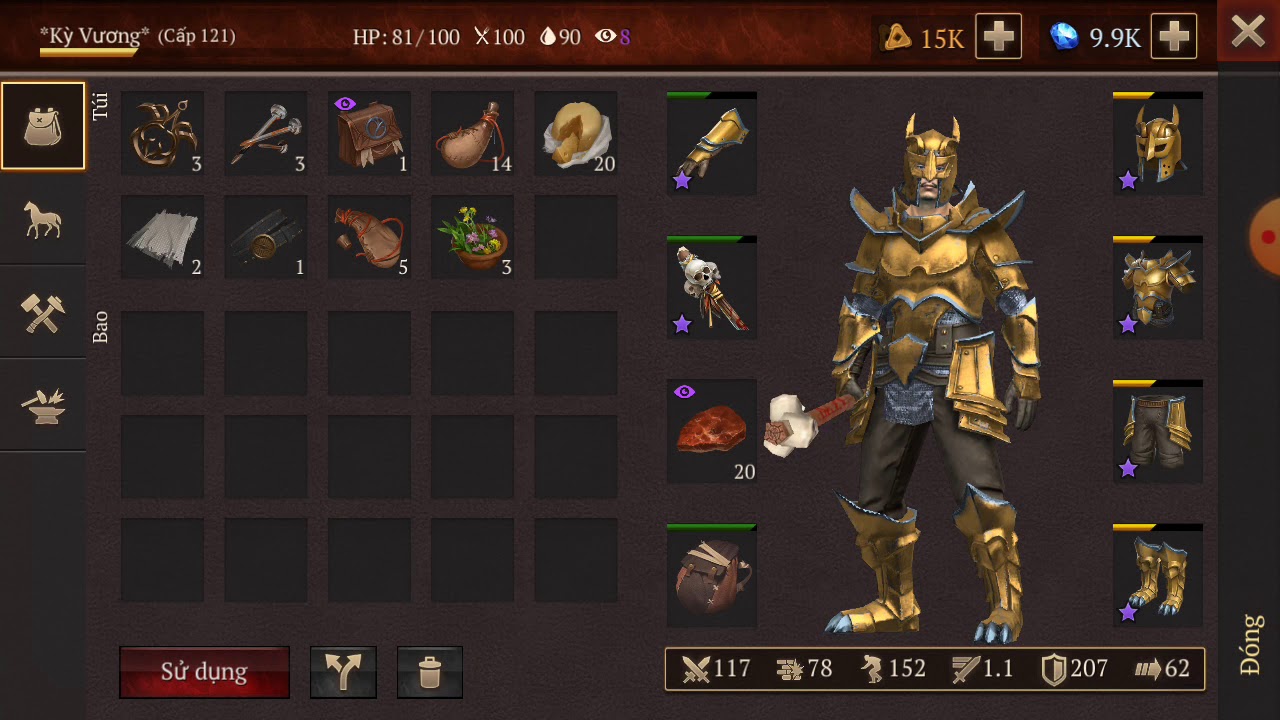1280x720 pixels.
Task: Select the anvil forging tab
Action: [43, 405]
